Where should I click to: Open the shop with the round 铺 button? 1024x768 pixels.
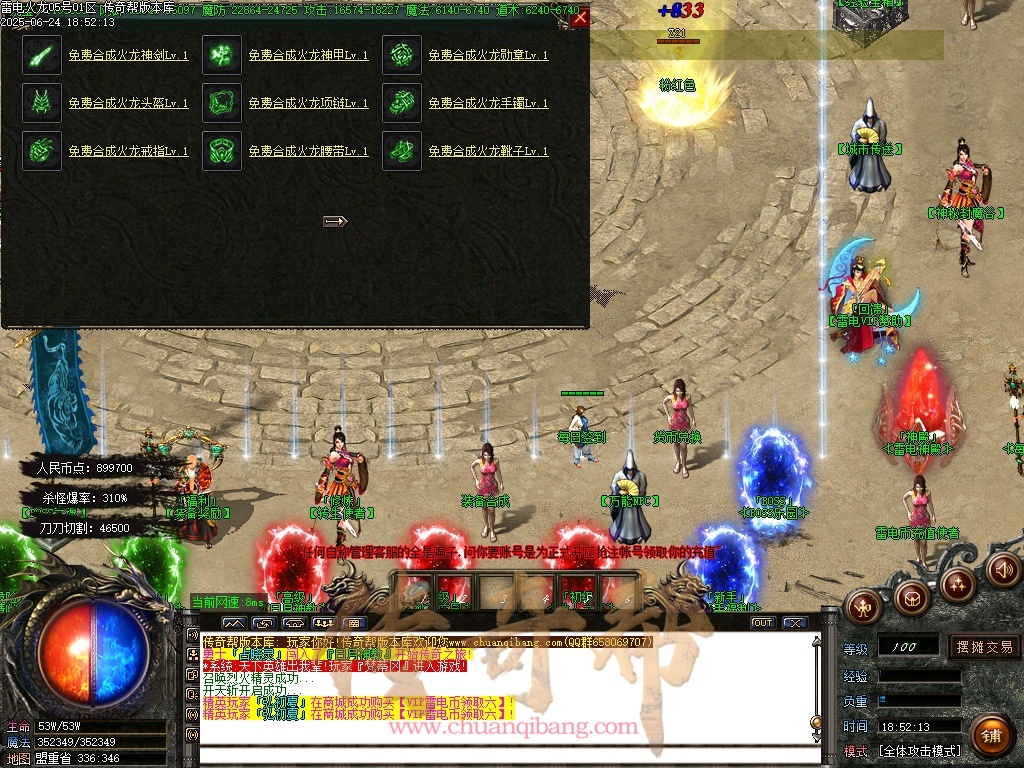pyautogui.click(x=990, y=737)
